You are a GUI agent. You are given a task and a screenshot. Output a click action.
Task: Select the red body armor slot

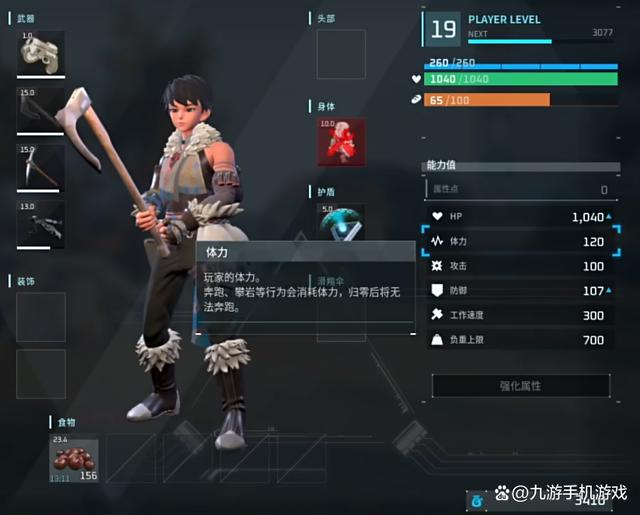[x=341, y=142]
